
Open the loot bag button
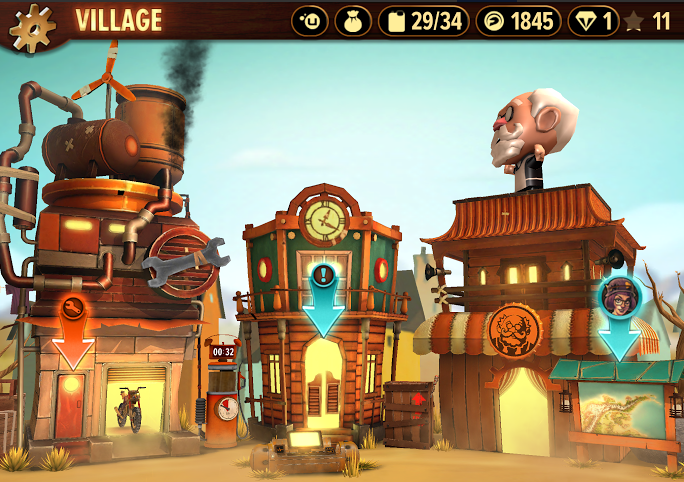click(x=353, y=21)
